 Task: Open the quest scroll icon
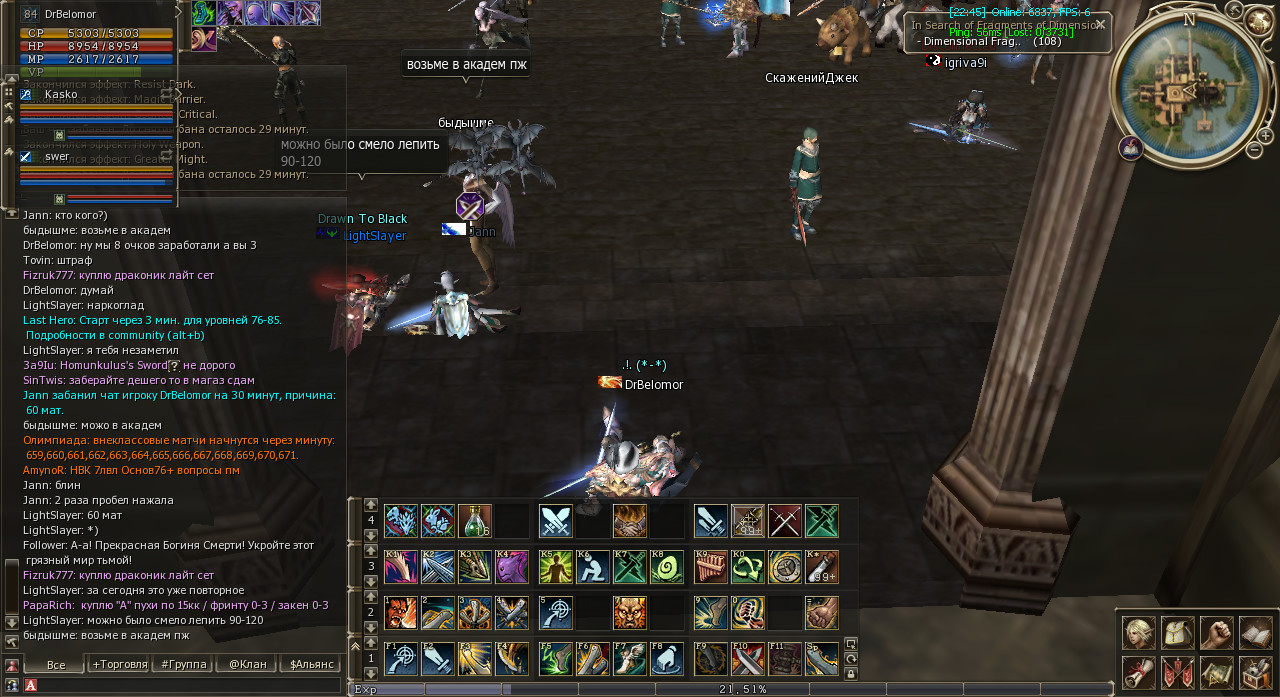[x=1139, y=672]
